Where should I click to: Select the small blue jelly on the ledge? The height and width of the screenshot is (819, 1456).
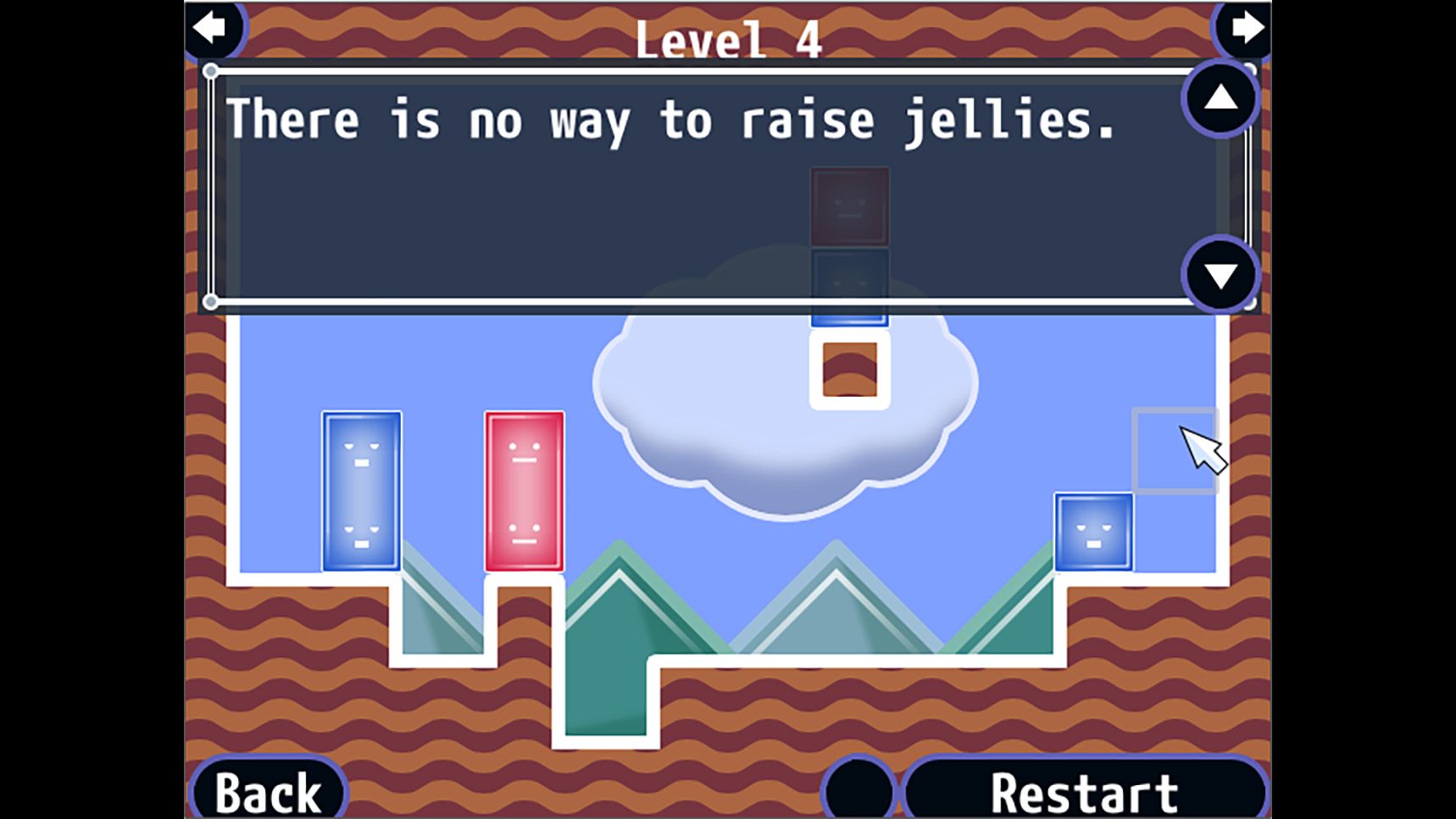click(x=1093, y=532)
